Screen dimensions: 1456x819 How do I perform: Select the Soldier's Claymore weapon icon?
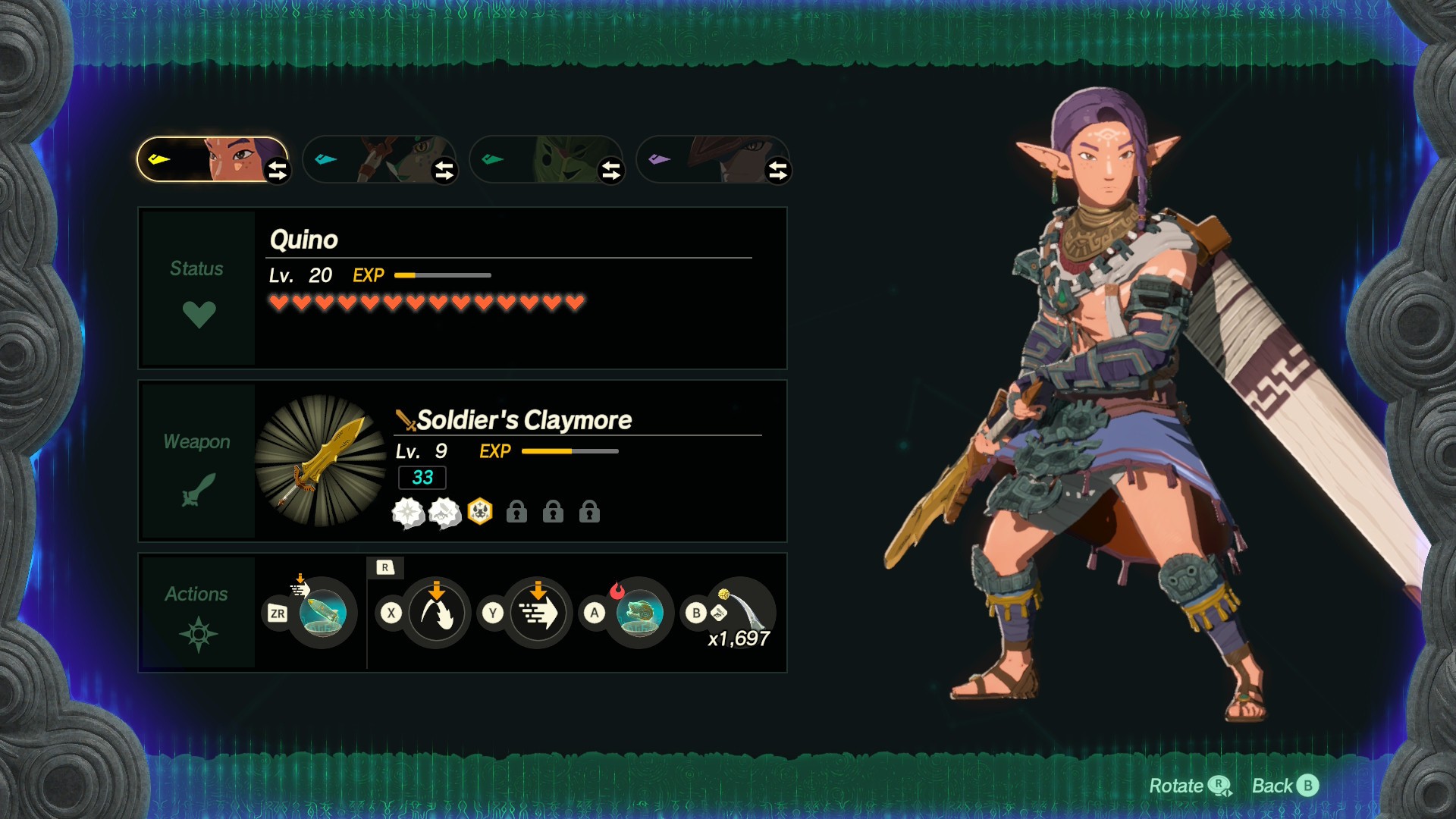[x=321, y=460]
